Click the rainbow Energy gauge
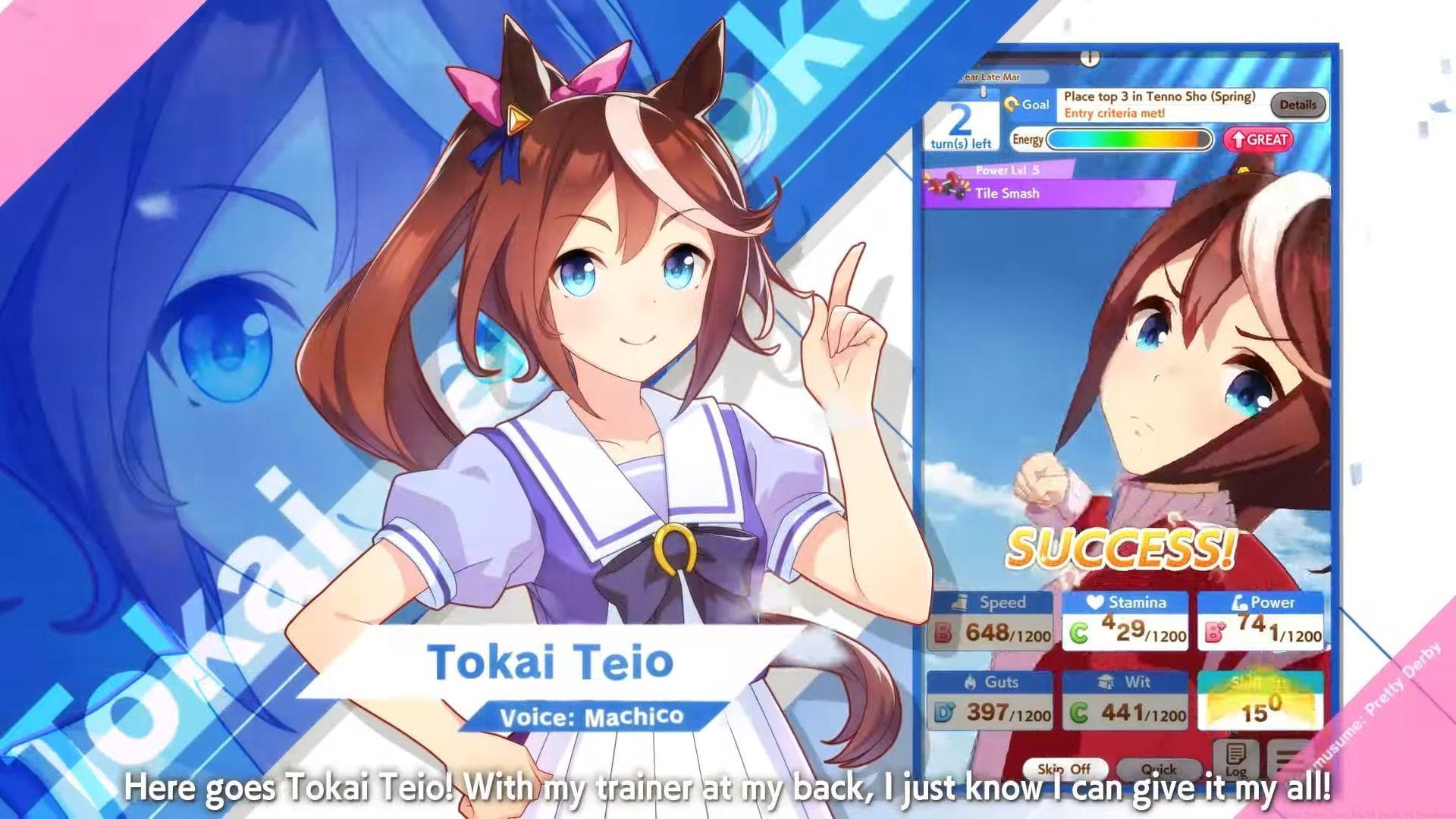 tap(1129, 140)
